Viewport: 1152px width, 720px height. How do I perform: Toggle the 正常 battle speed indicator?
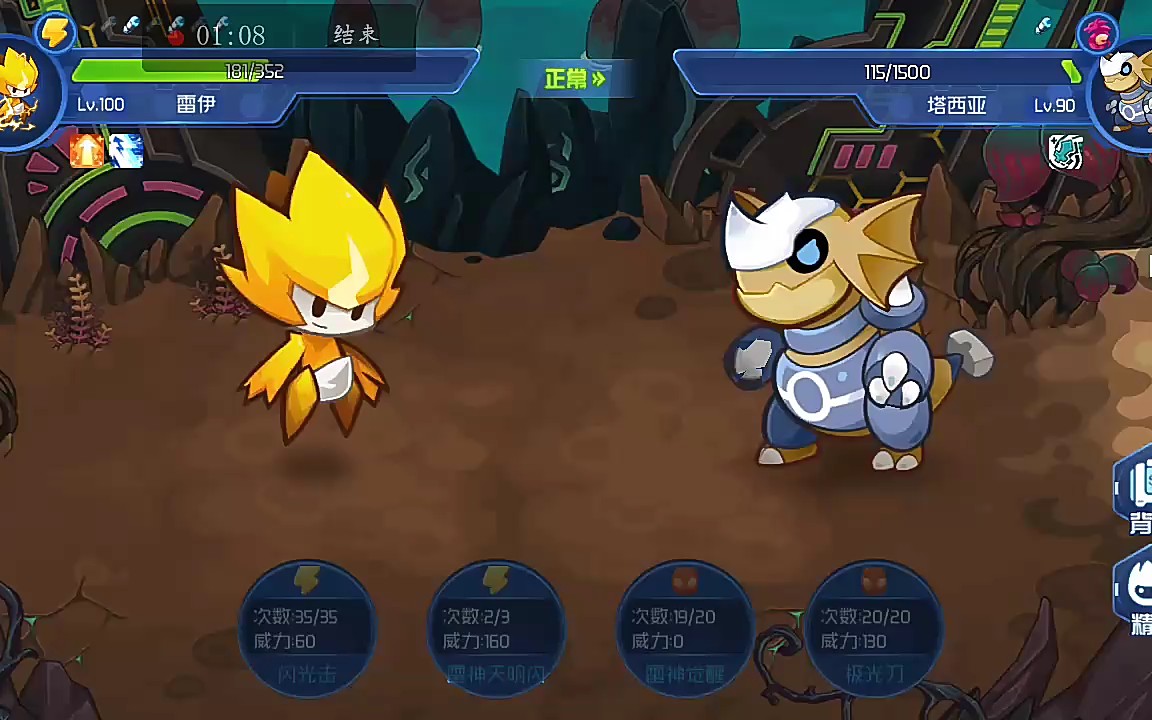pyautogui.click(x=575, y=79)
